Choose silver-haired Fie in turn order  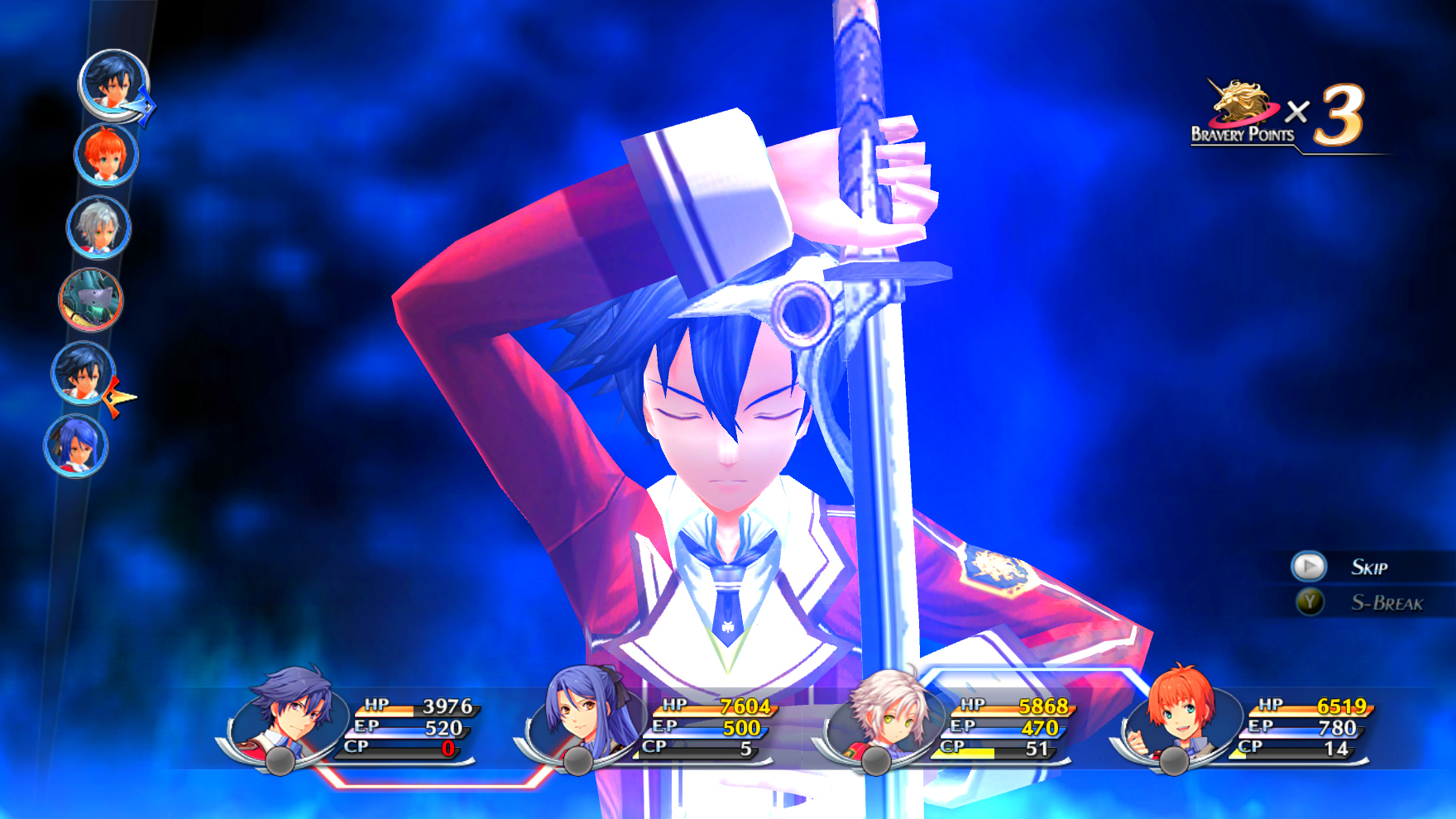98,227
